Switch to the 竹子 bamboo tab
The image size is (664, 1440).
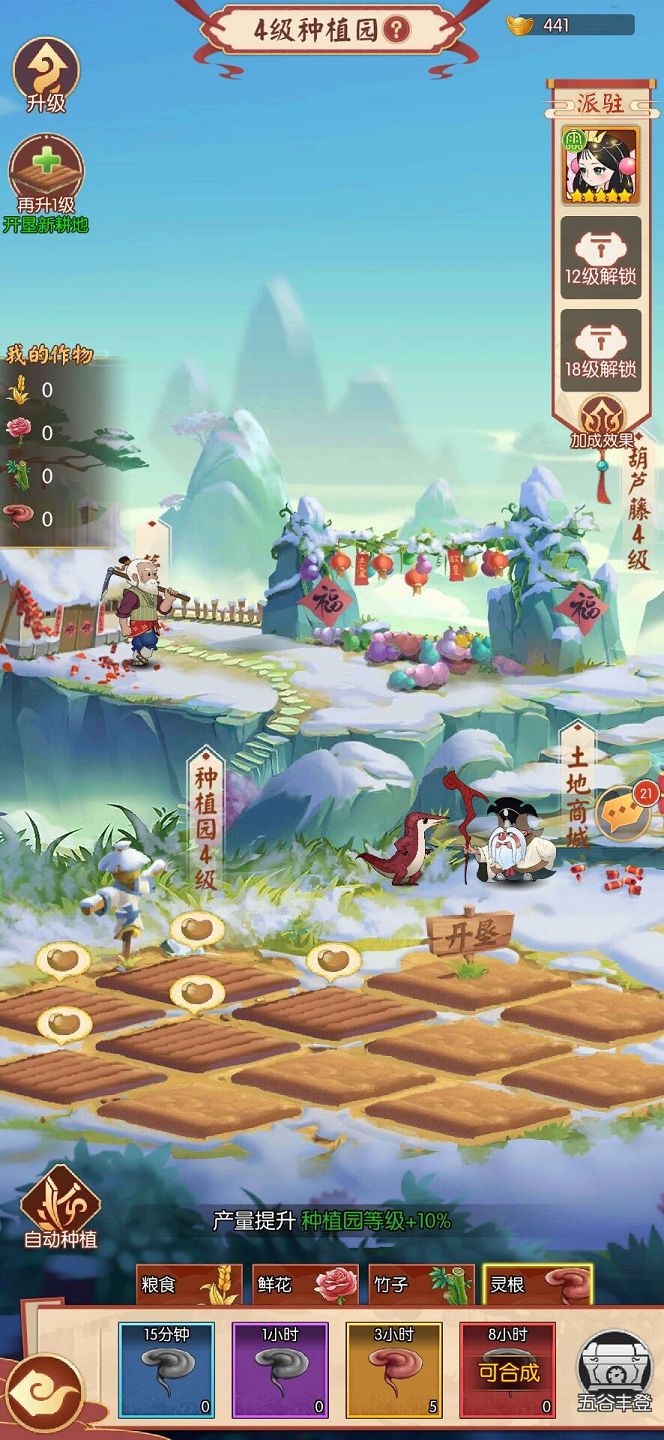(420, 1285)
